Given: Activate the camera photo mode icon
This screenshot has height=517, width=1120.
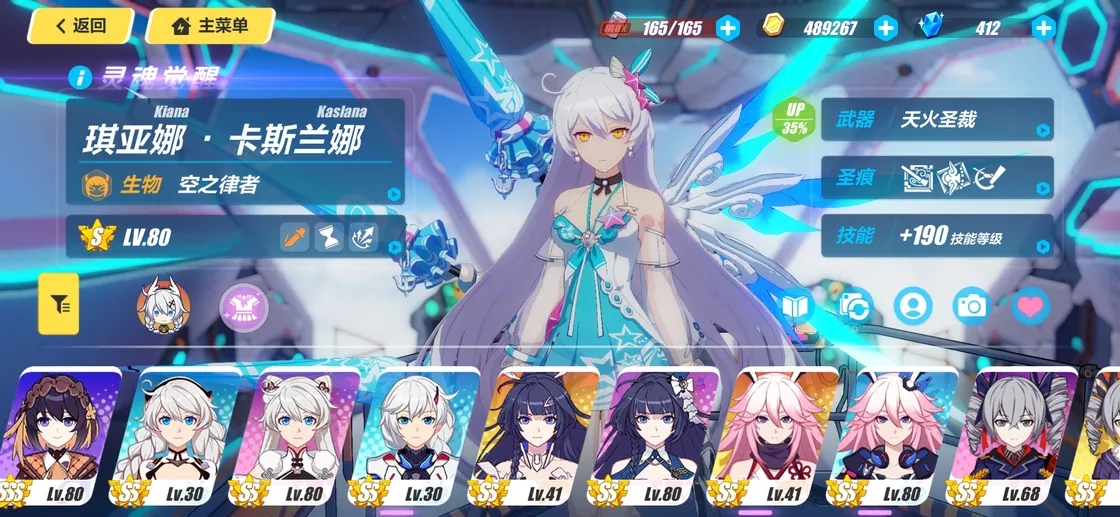Looking at the screenshot, I should click(971, 306).
